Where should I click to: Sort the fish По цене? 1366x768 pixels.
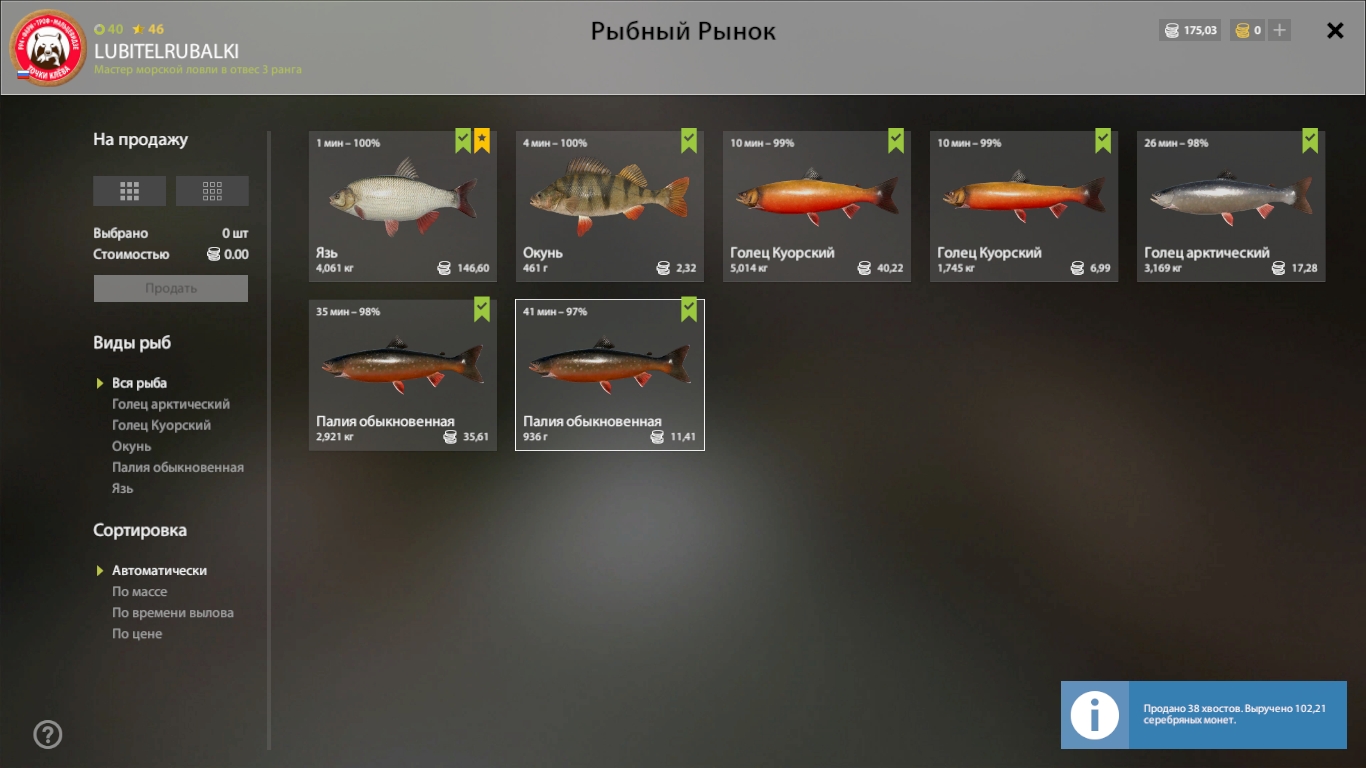tap(137, 634)
